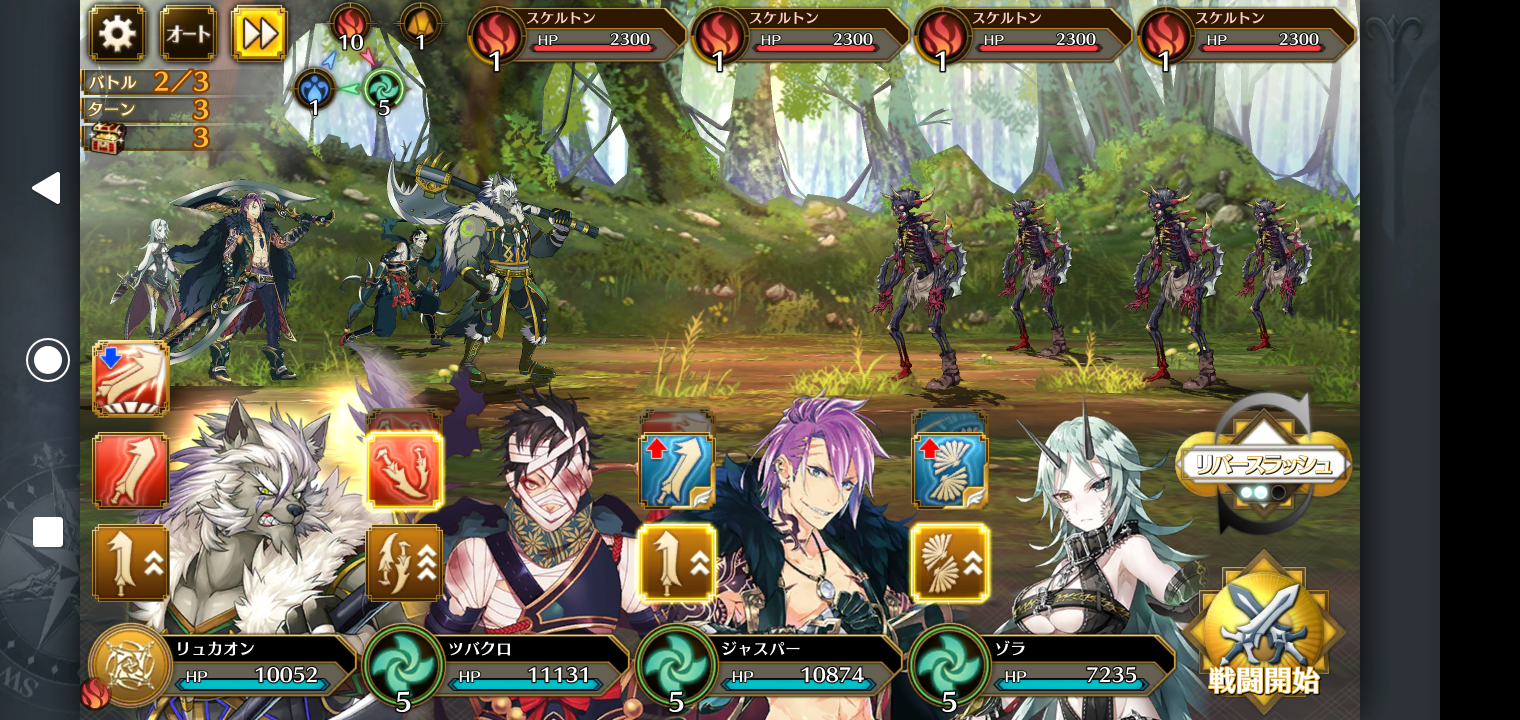This screenshot has height=720, width=1520.
Task: Select ゾラ's gold fan attack command
Action: [950, 563]
